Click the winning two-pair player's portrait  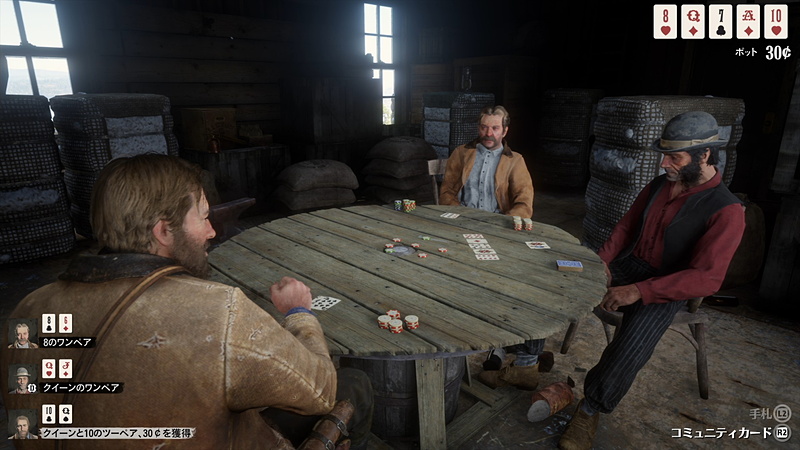coord(22,422)
